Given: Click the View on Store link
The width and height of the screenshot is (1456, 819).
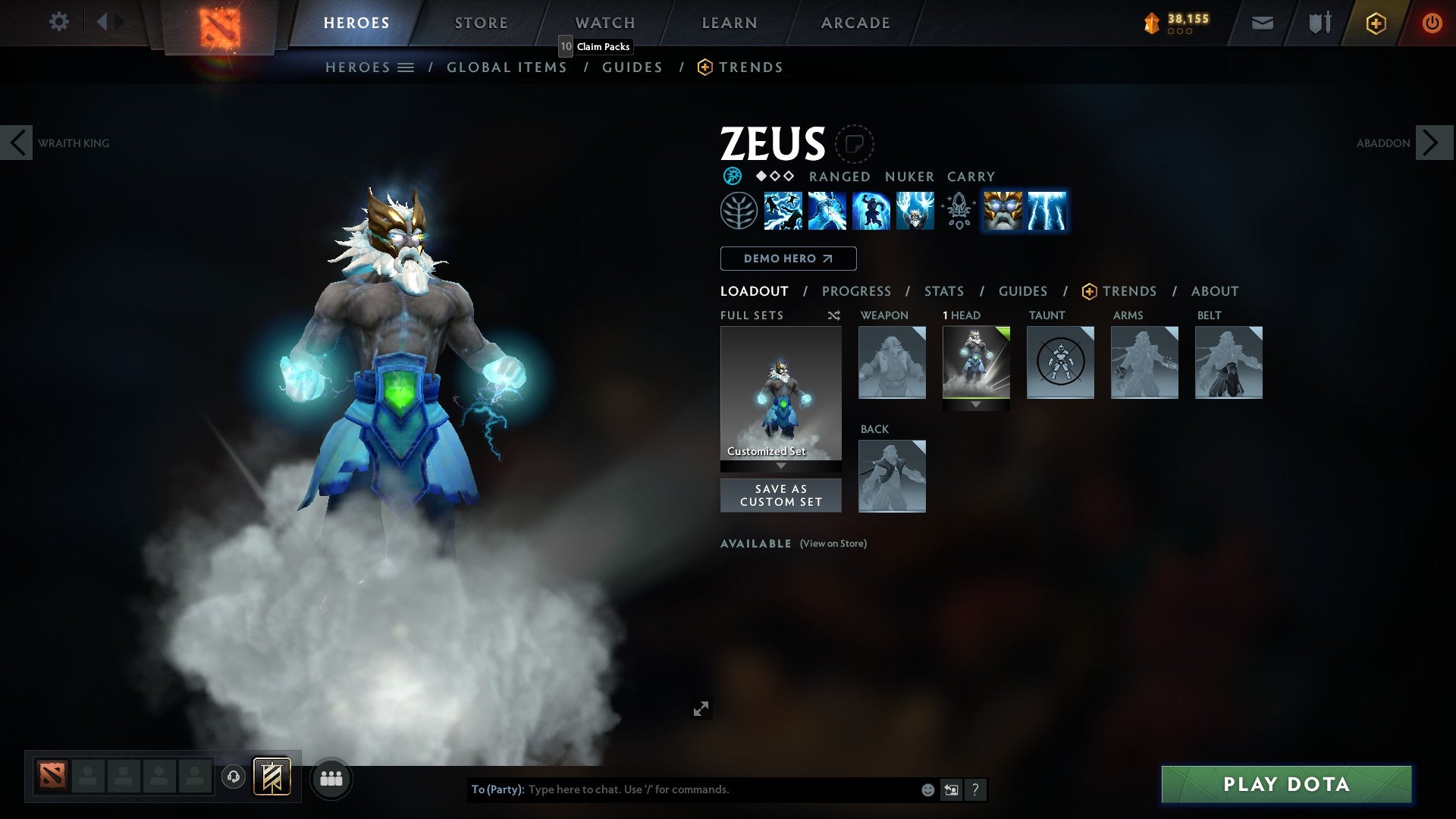Looking at the screenshot, I should (832, 544).
